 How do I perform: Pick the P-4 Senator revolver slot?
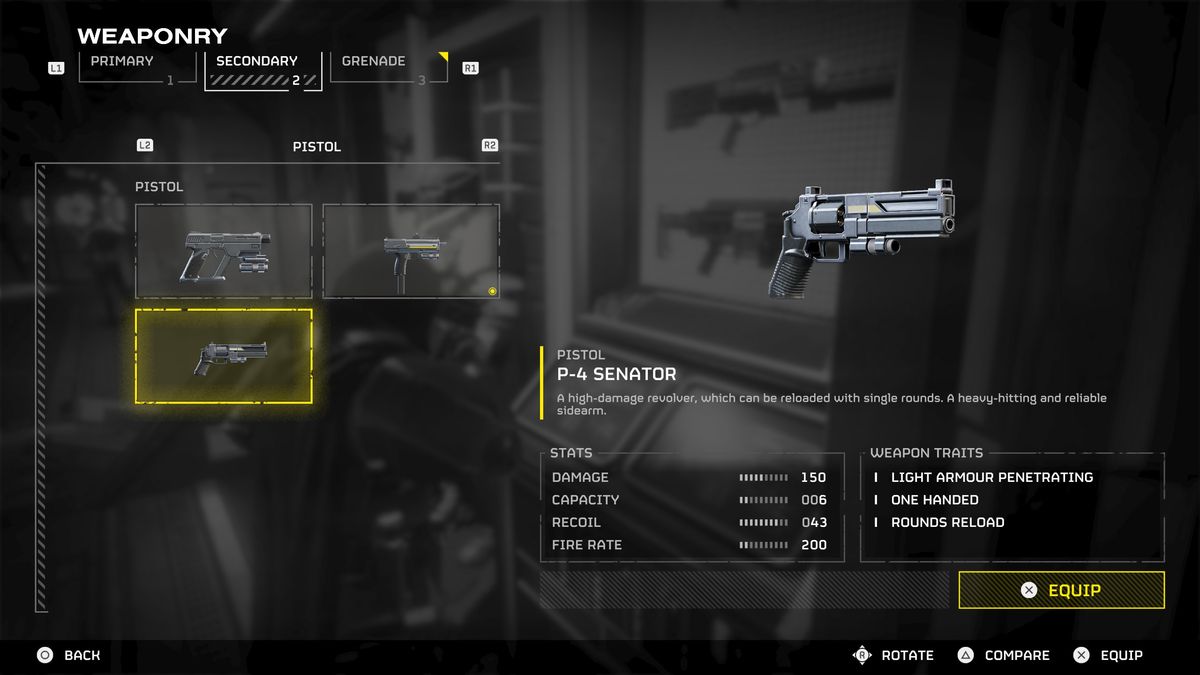click(x=223, y=356)
